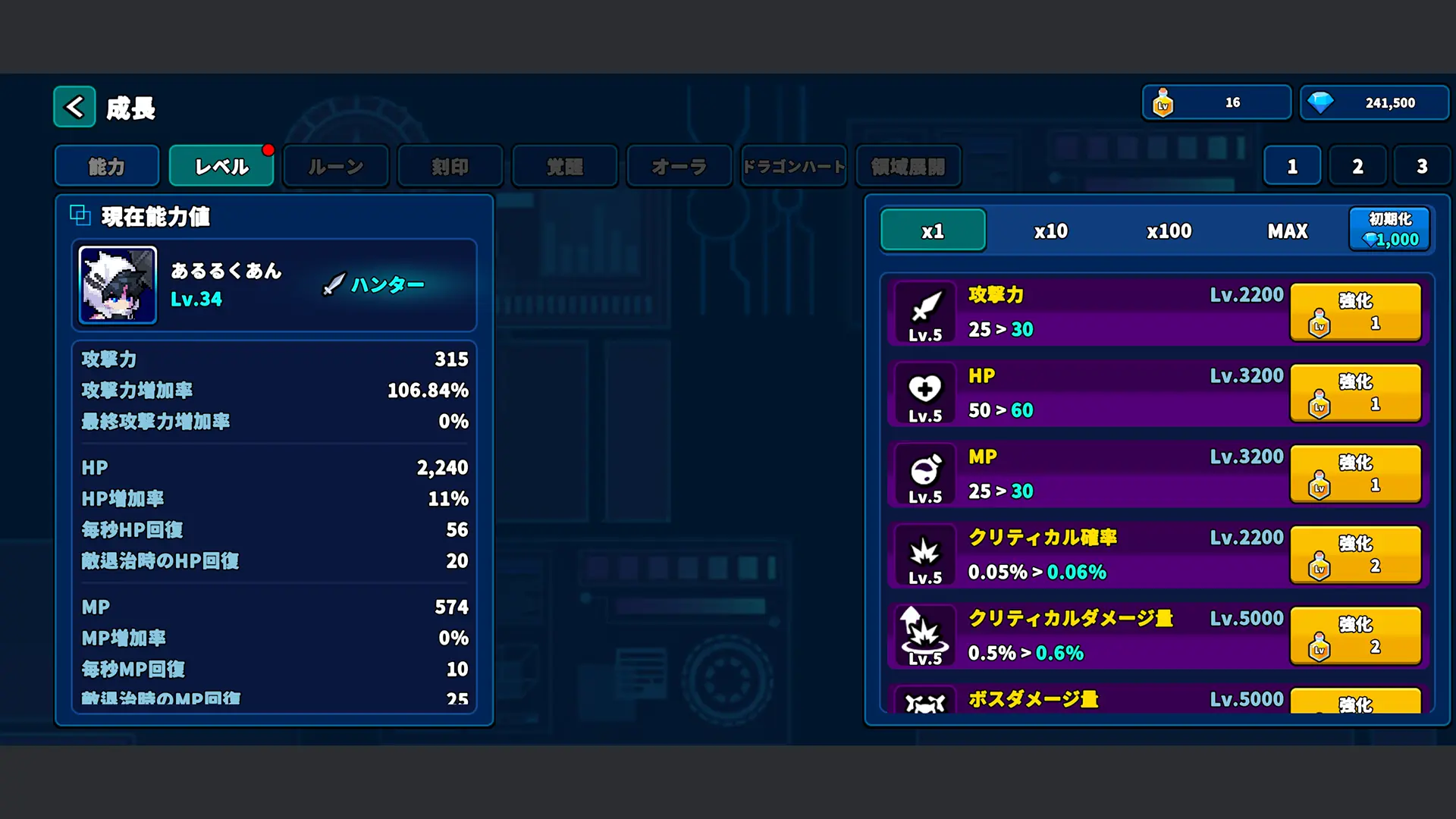Click 強化 next to 攻撃力
1456x819 pixels.
coord(1356,312)
